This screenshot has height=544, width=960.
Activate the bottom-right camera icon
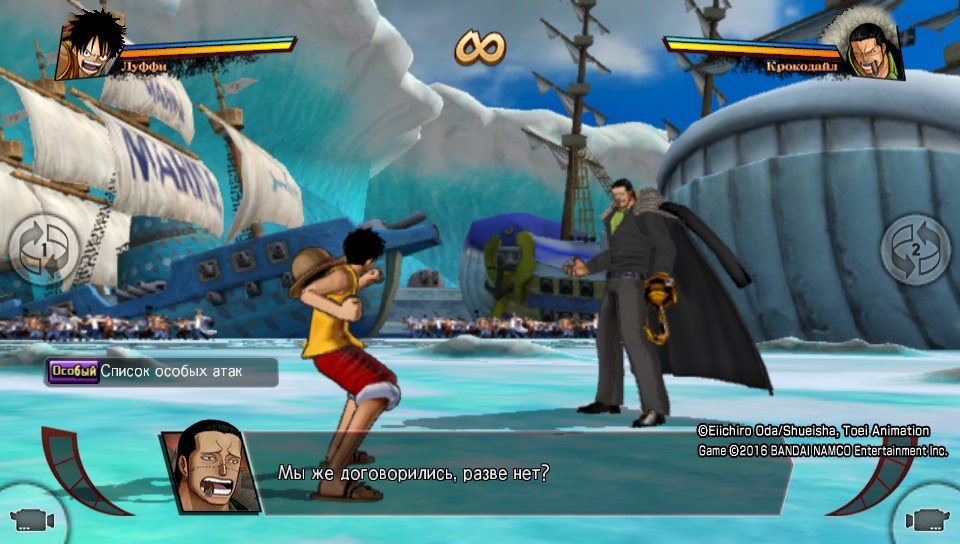click(x=927, y=519)
